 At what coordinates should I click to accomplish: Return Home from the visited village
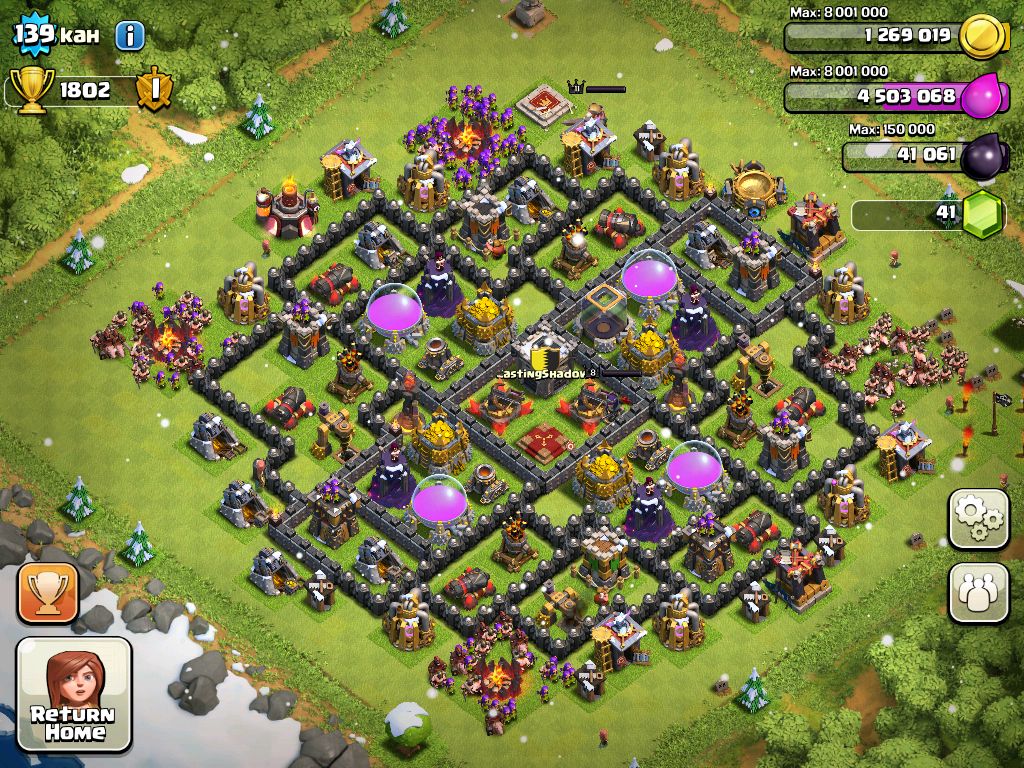[74, 694]
